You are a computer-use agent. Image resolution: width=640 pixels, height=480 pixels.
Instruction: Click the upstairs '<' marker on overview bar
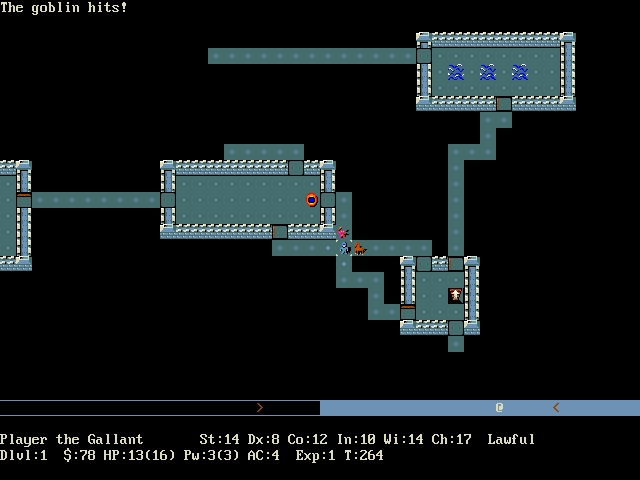click(x=556, y=408)
